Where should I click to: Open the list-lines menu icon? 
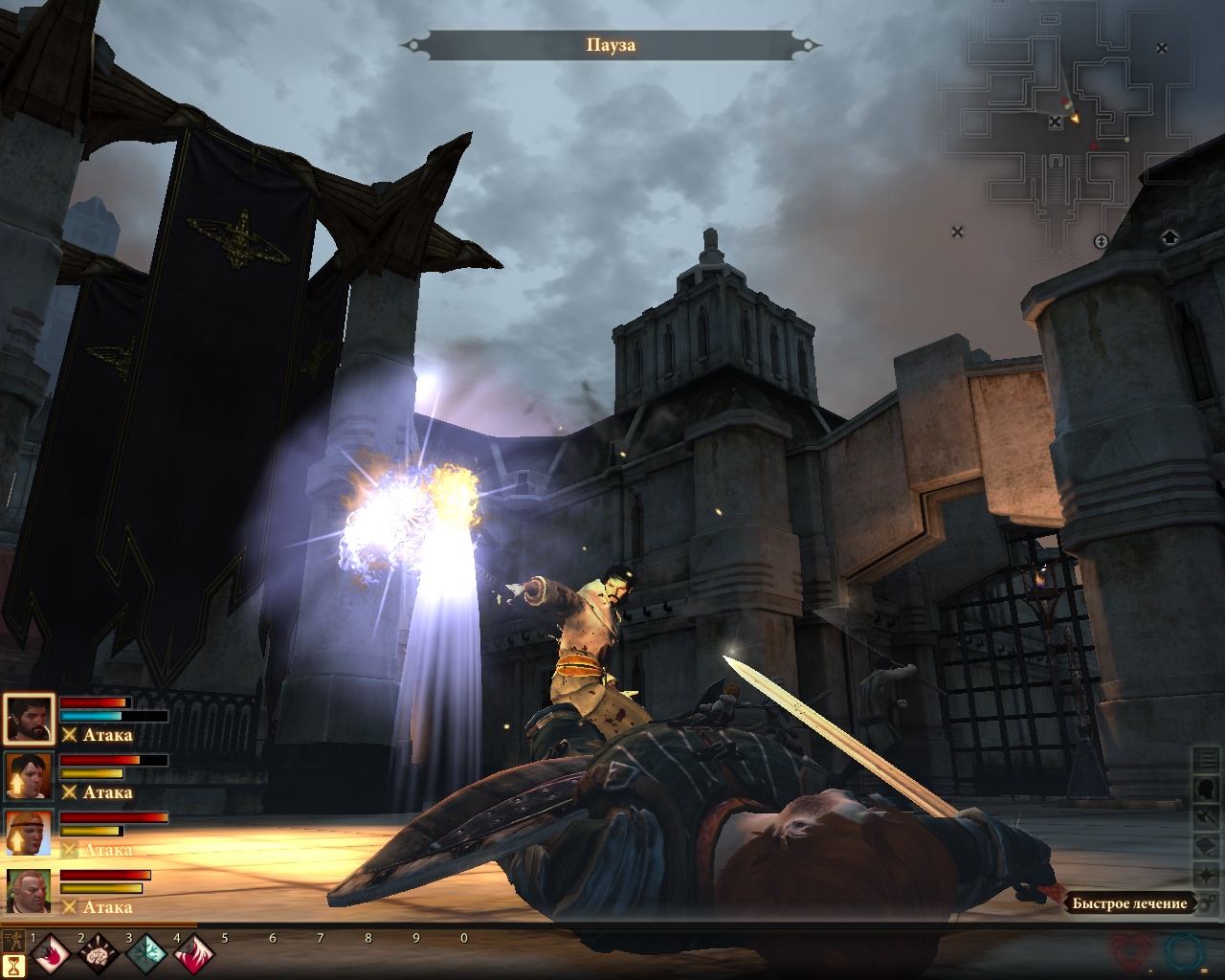pos(1207,761)
